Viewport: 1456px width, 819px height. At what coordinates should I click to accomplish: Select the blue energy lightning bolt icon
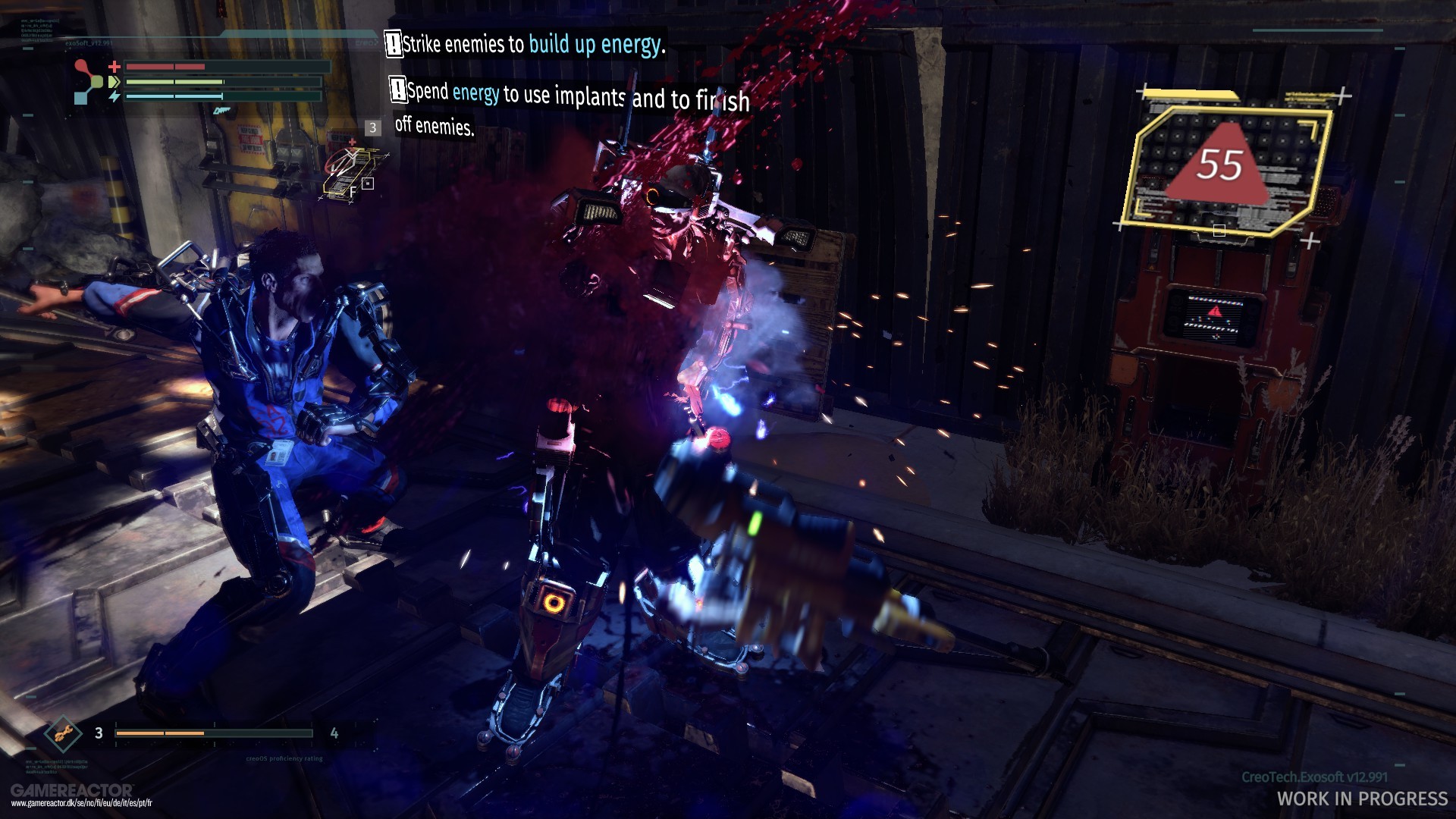(115, 96)
